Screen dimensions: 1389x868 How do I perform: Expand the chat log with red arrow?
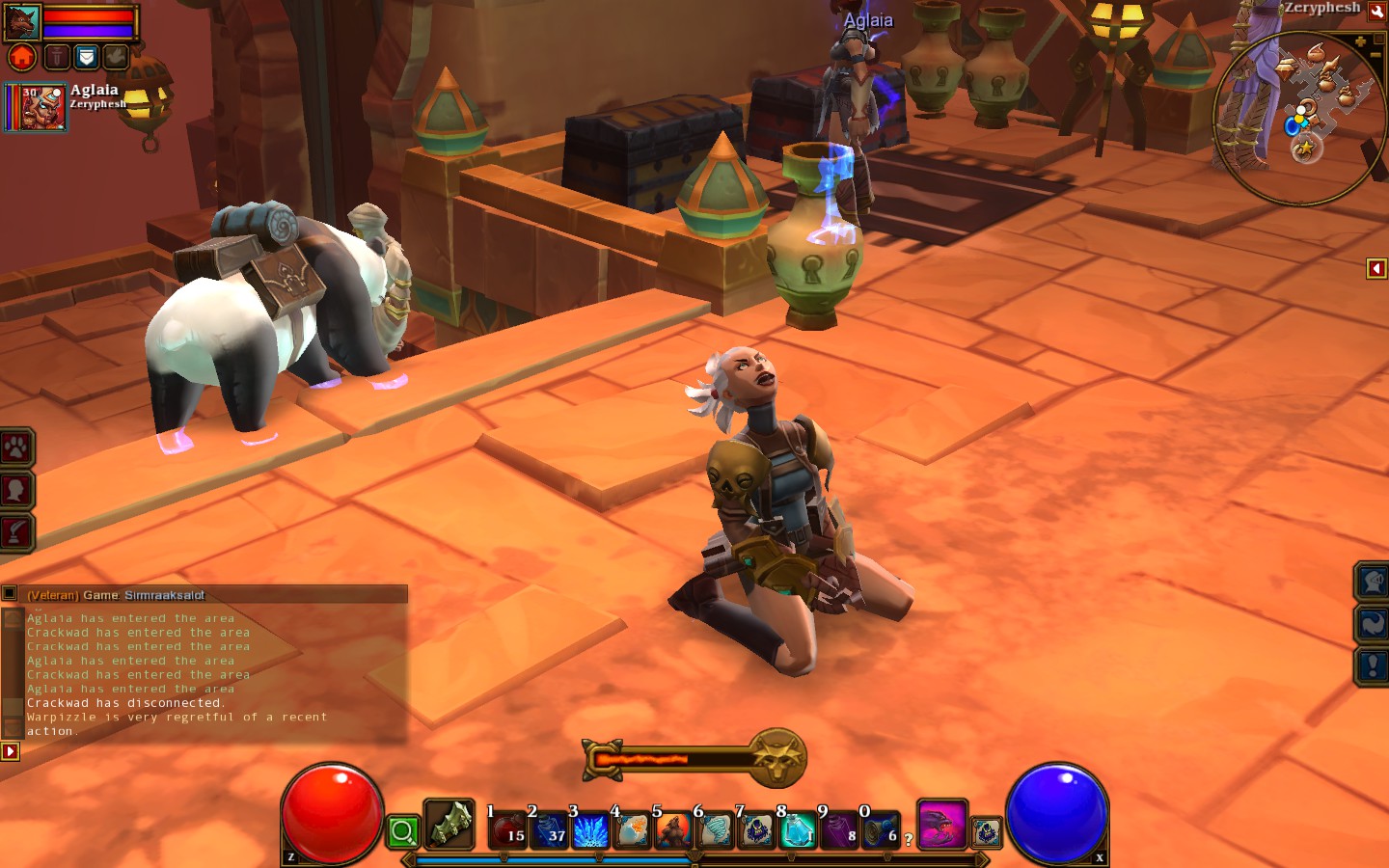(10, 751)
